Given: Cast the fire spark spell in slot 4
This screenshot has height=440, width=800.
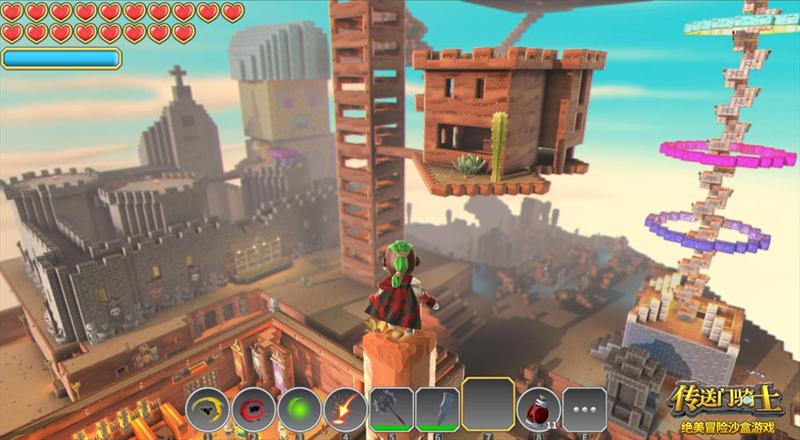Looking at the screenshot, I should coord(343,408).
